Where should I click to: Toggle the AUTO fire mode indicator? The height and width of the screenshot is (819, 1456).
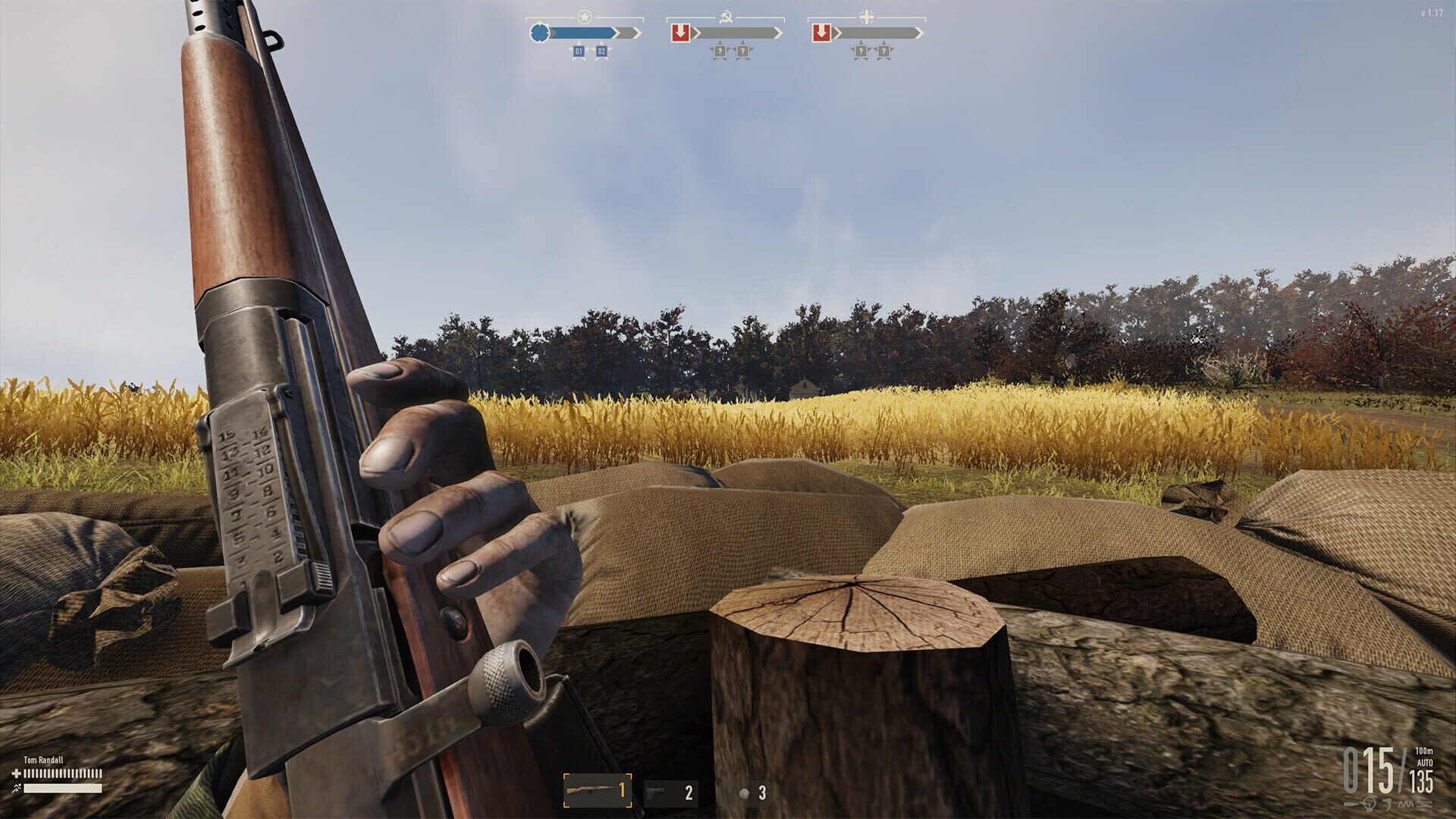1425,762
